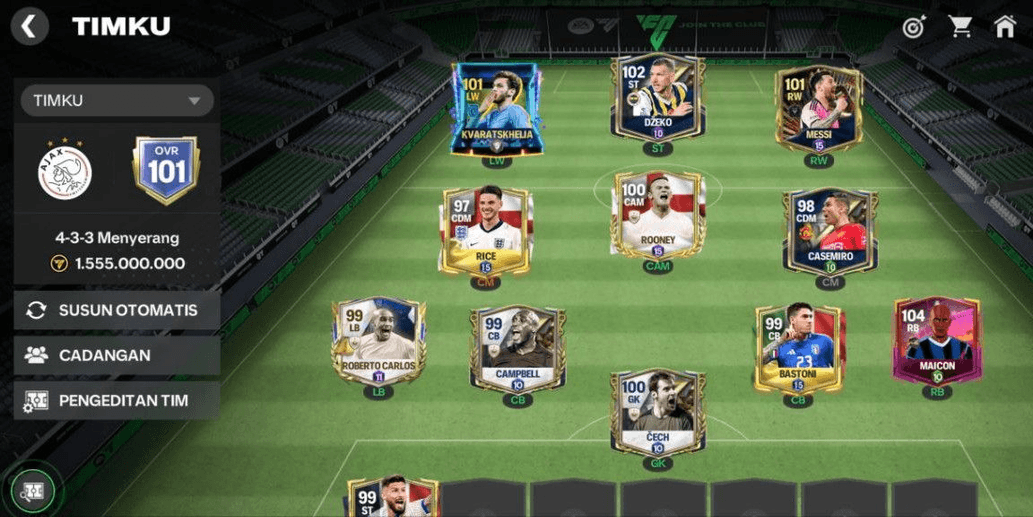Screen dimensions: 1033x517
Task: Pick the Bastoni CB card
Action: pos(798,349)
